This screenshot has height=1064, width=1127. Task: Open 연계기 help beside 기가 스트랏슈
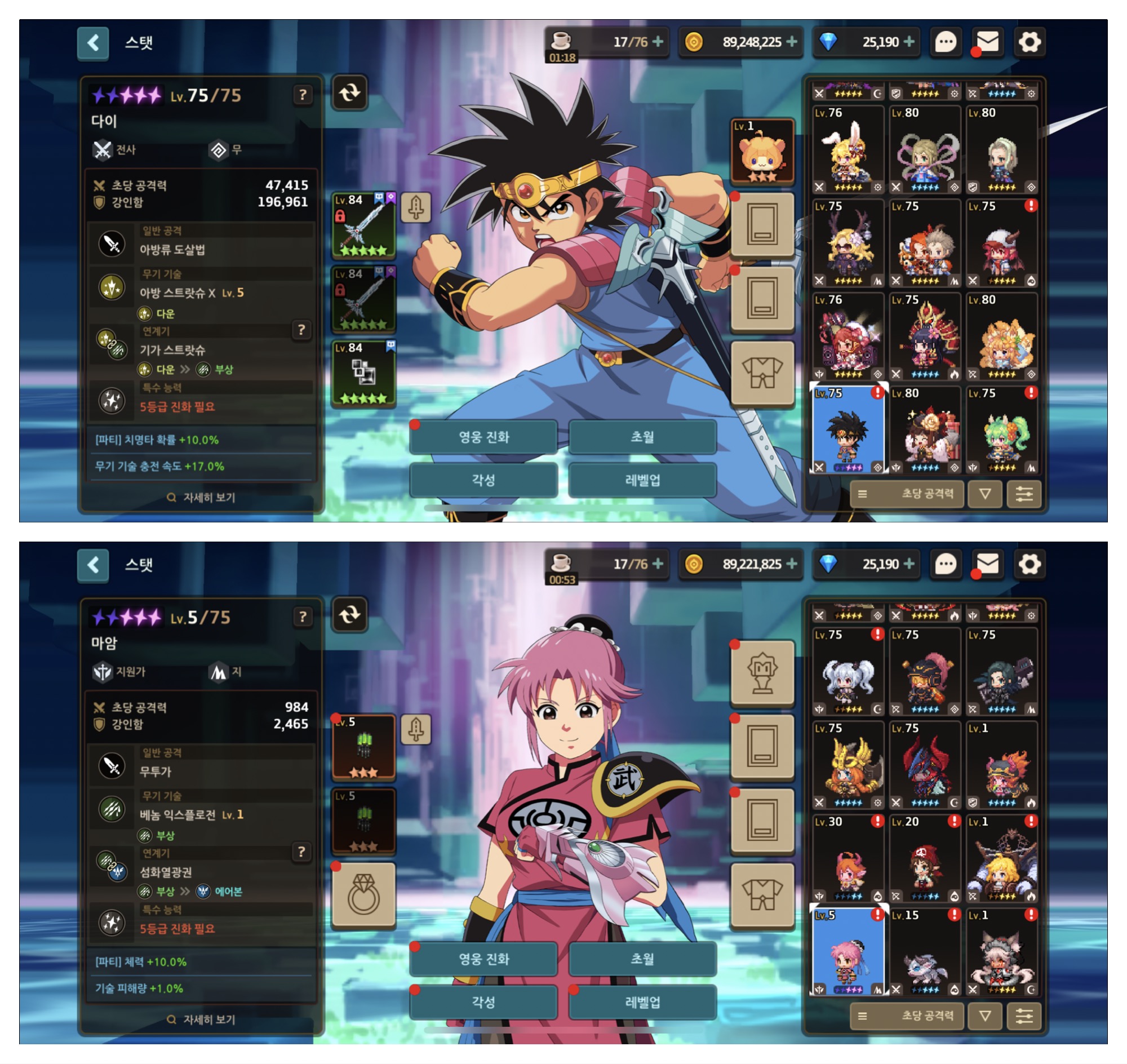[x=301, y=330]
